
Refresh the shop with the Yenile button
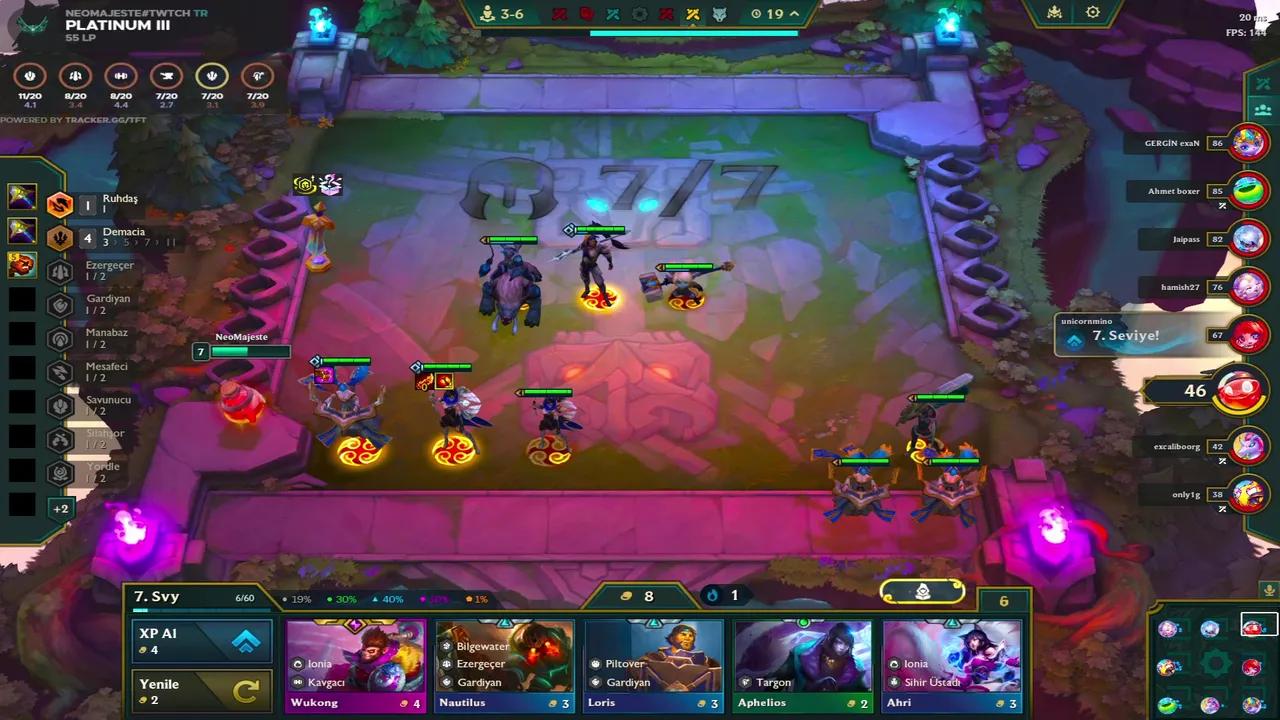tap(201, 690)
